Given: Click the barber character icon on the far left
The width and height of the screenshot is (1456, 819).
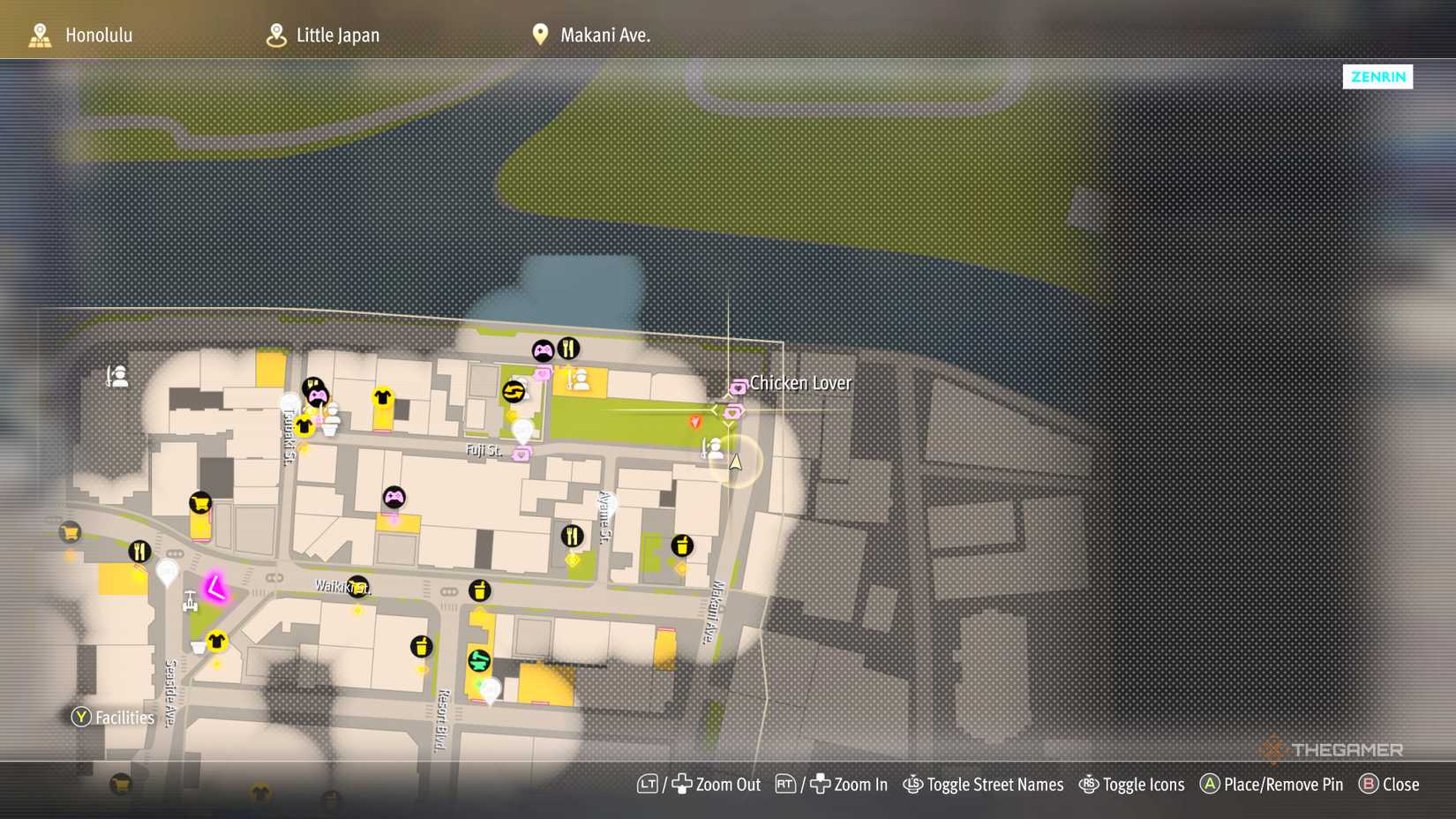Looking at the screenshot, I should (x=116, y=376).
